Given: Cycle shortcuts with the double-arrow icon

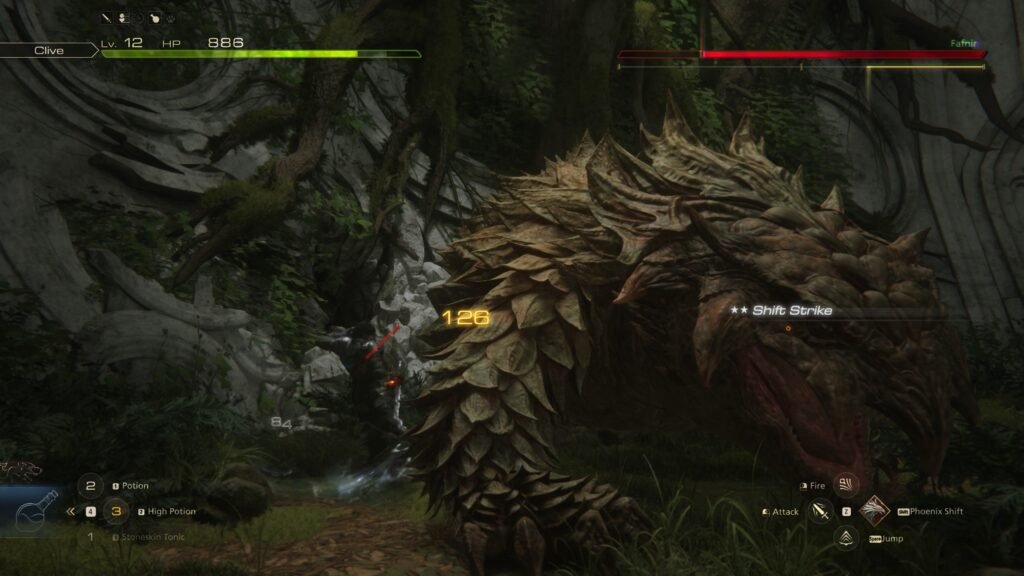Looking at the screenshot, I should [x=71, y=511].
